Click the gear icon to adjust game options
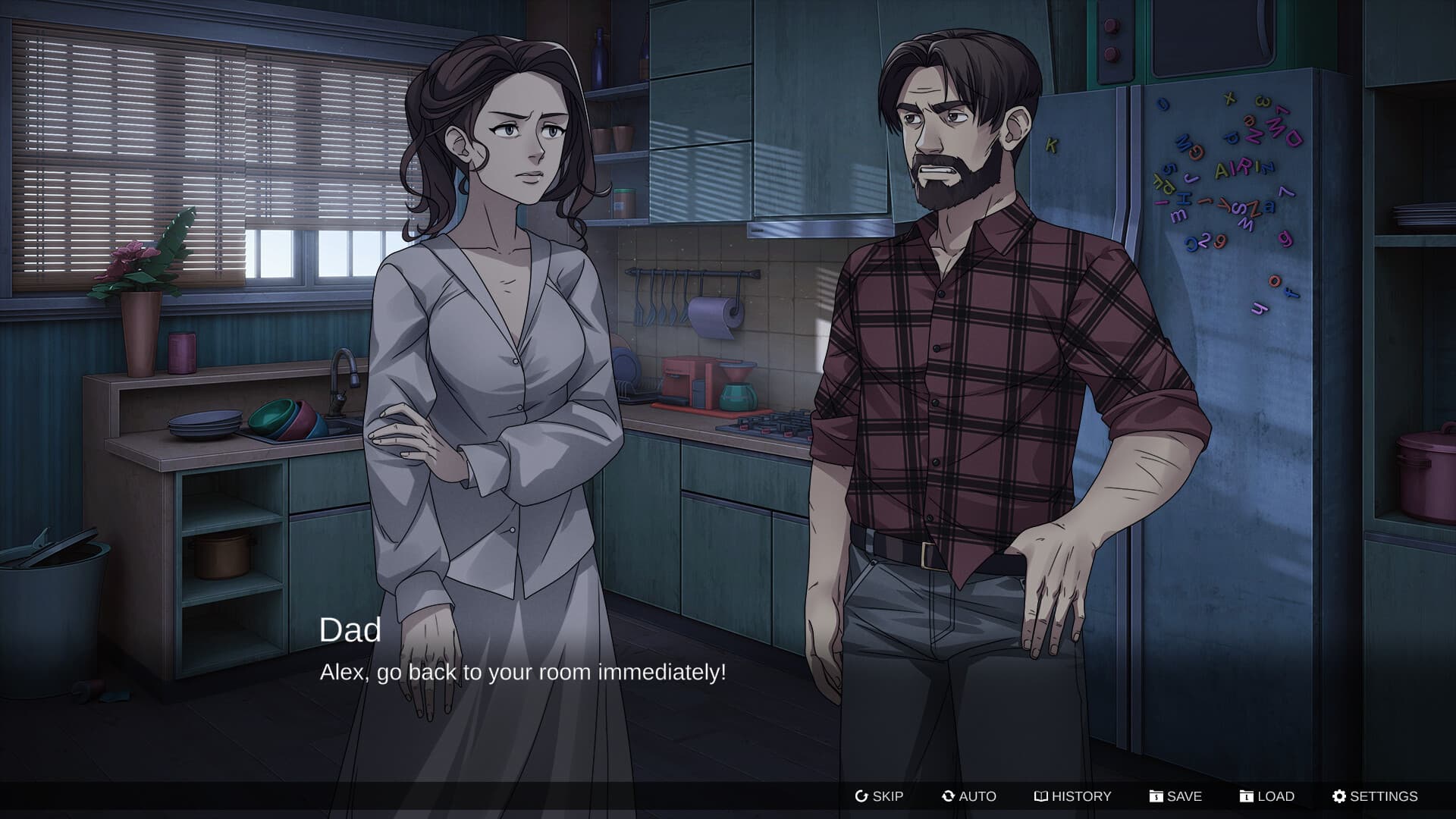 [1338, 796]
